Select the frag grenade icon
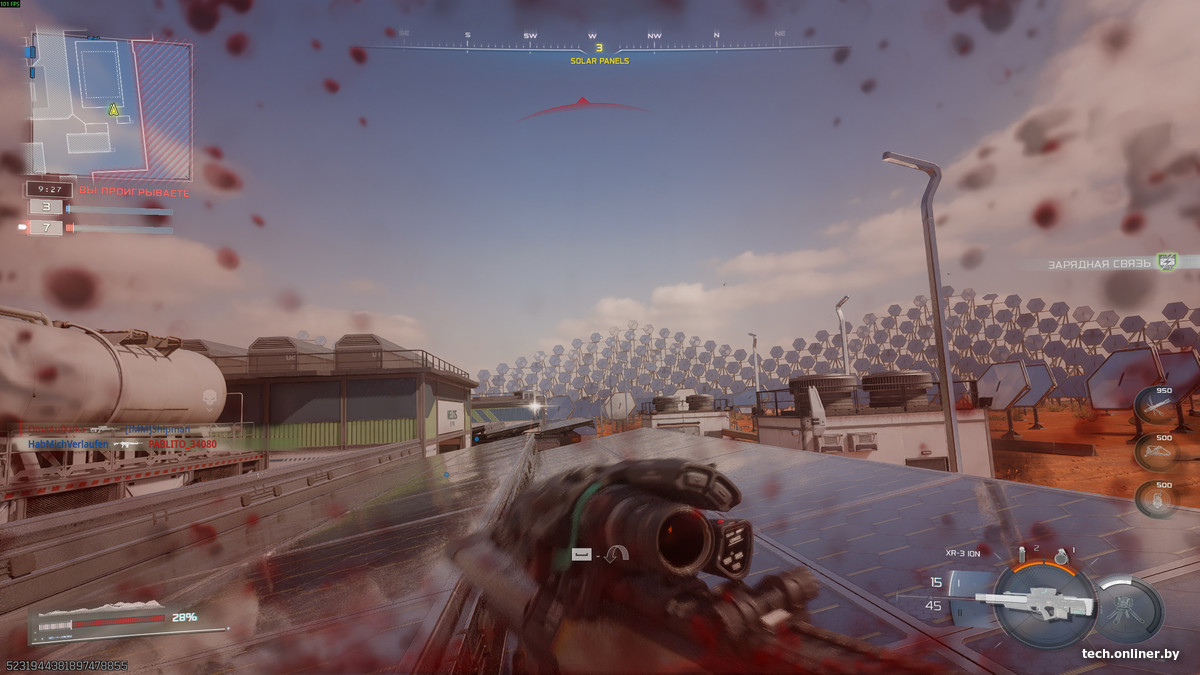 point(1062,555)
